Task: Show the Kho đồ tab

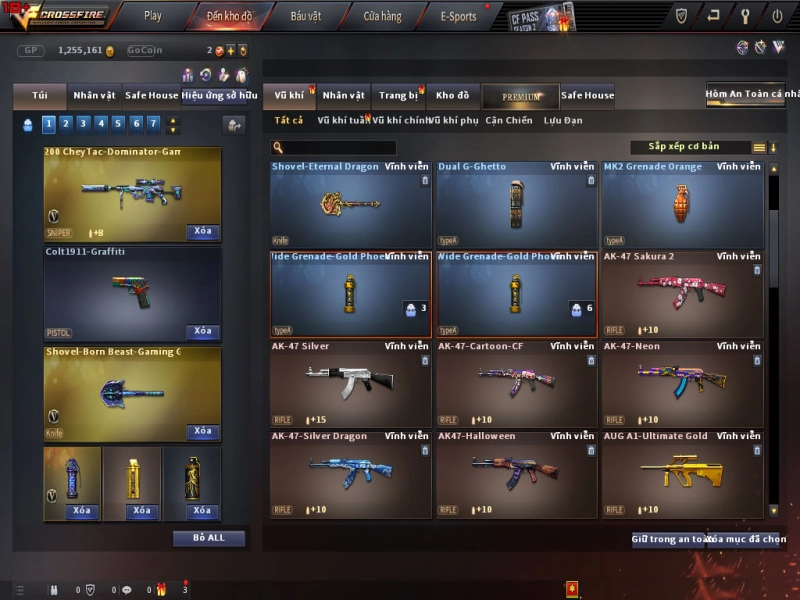Action: point(452,96)
